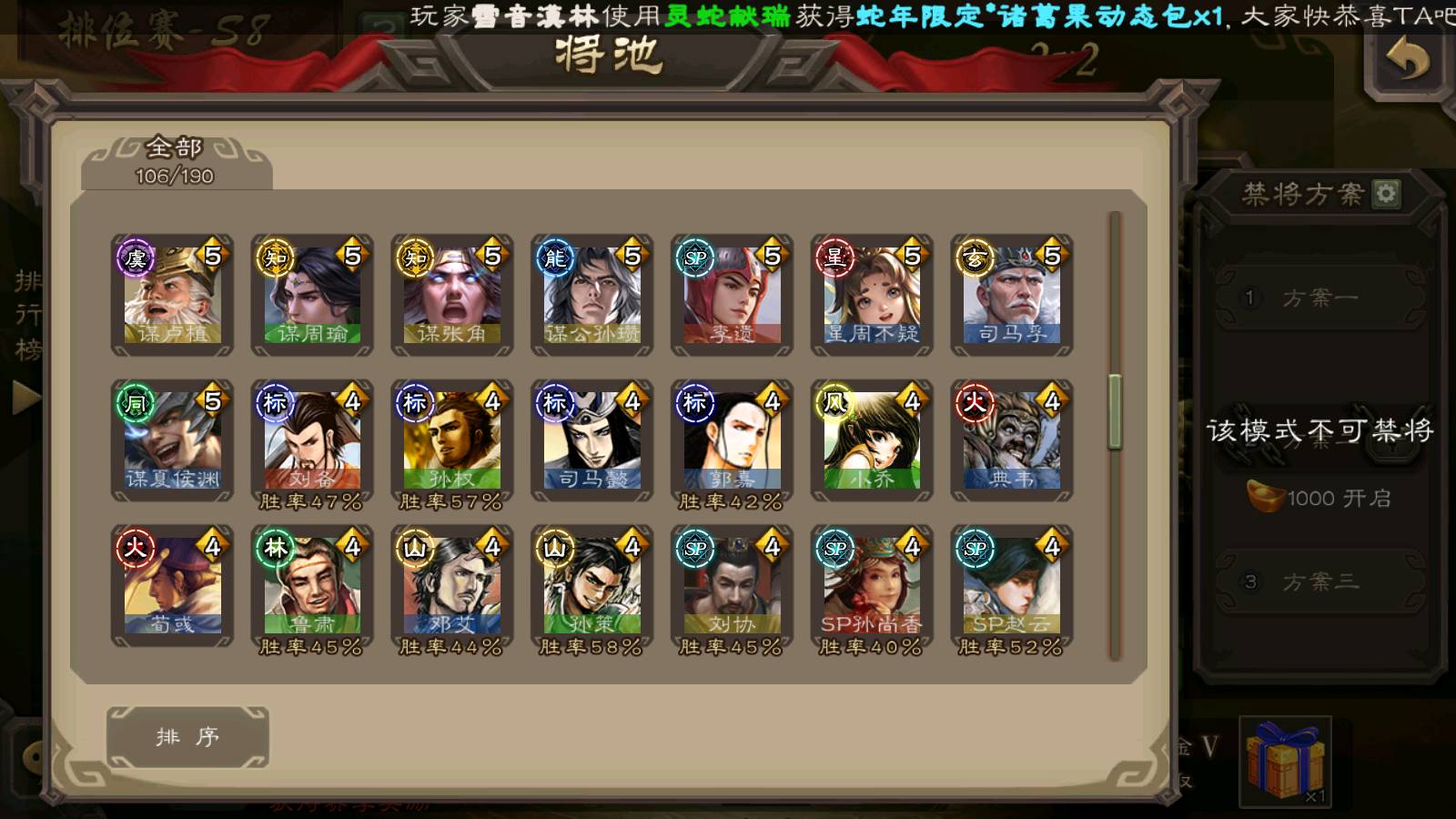Choose the 李遗 hero card
Viewport: 1456px width, 819px height.
coord(733,295)
